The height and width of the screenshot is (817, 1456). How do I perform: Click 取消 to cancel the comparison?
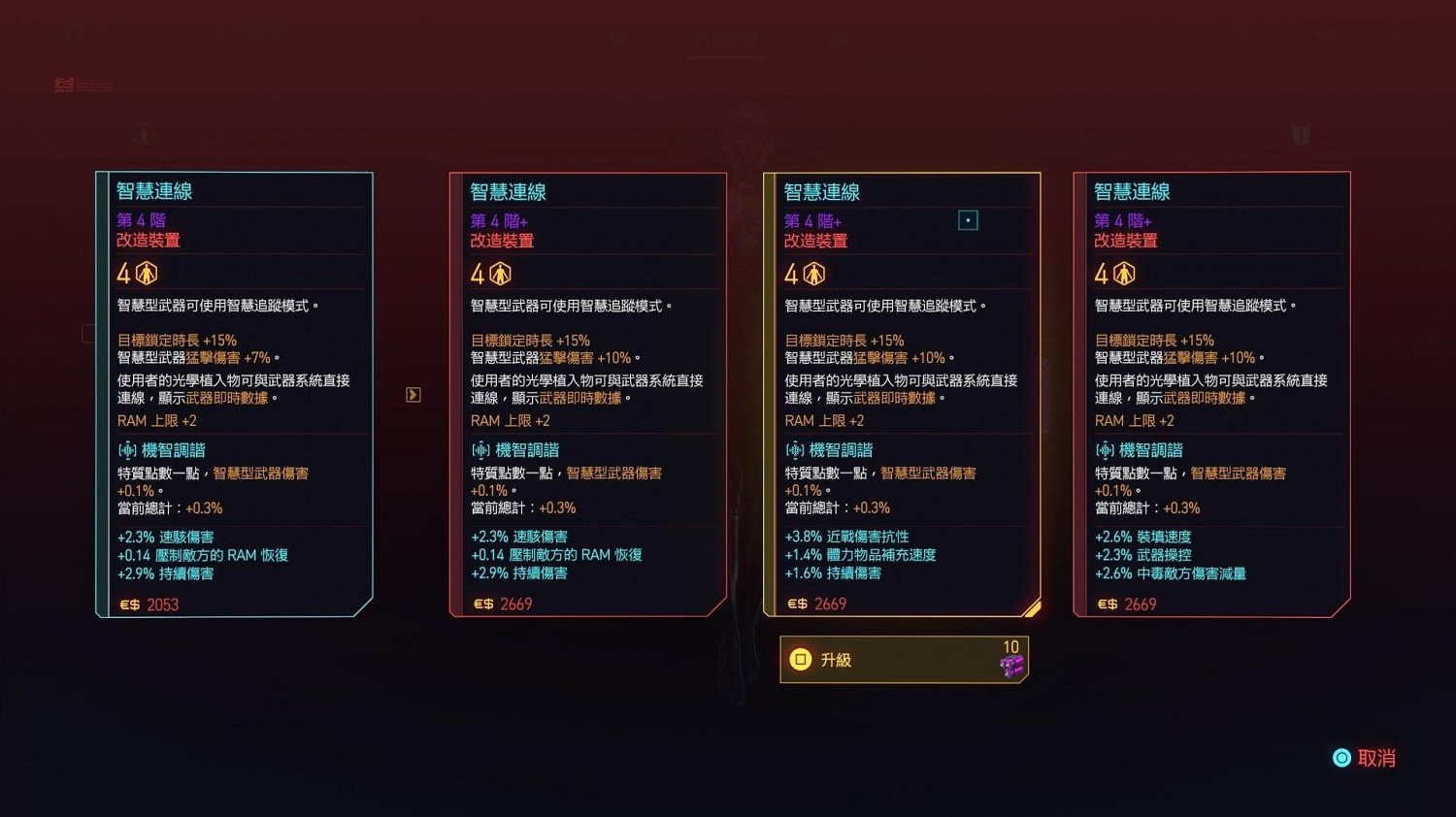coord(1377,758)
